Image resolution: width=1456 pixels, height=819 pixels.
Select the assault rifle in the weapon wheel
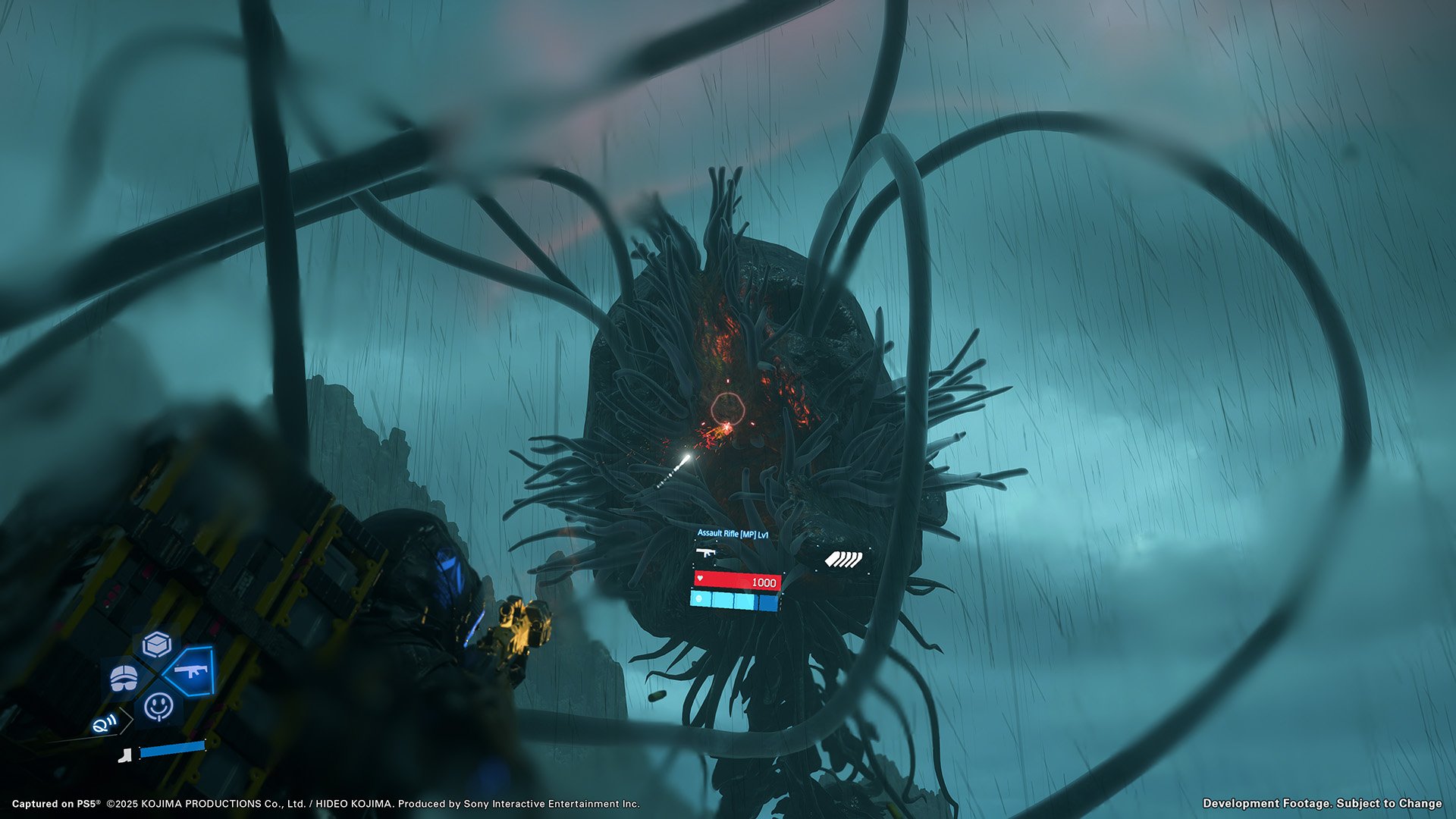[x=191, y=670]
